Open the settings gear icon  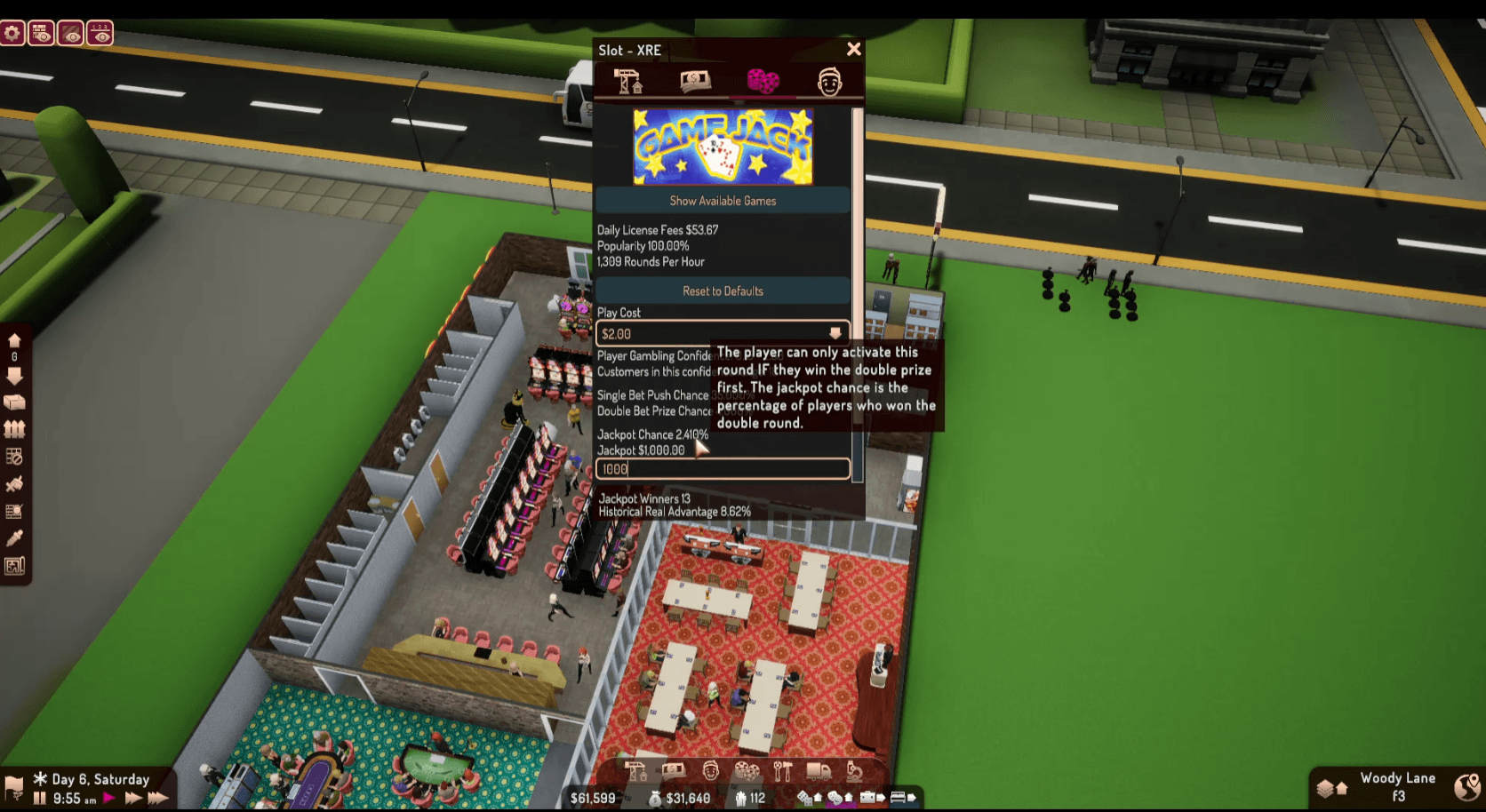12,33
